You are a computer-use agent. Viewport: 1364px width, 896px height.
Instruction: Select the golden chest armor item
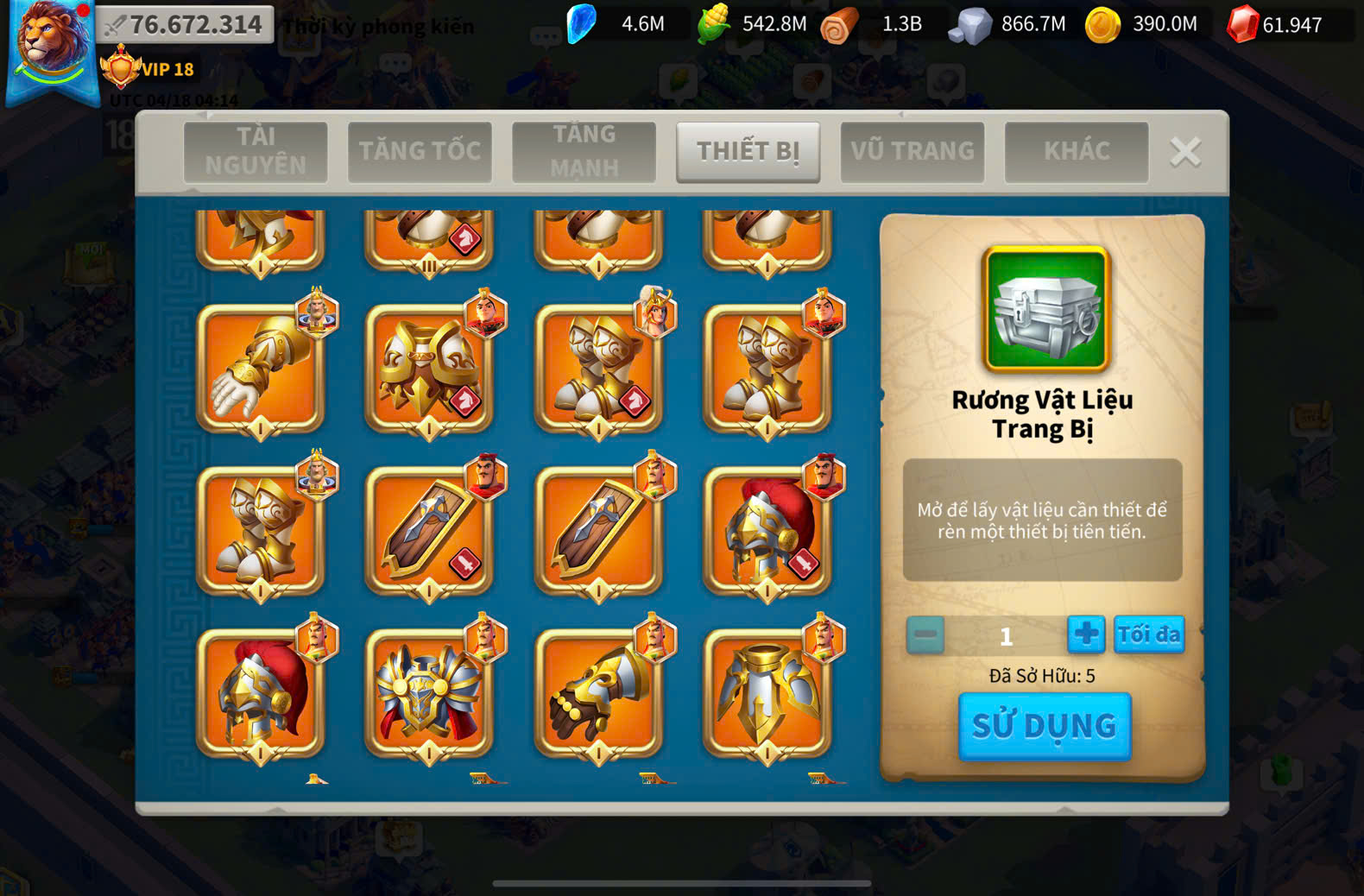[x=429, y=368]
